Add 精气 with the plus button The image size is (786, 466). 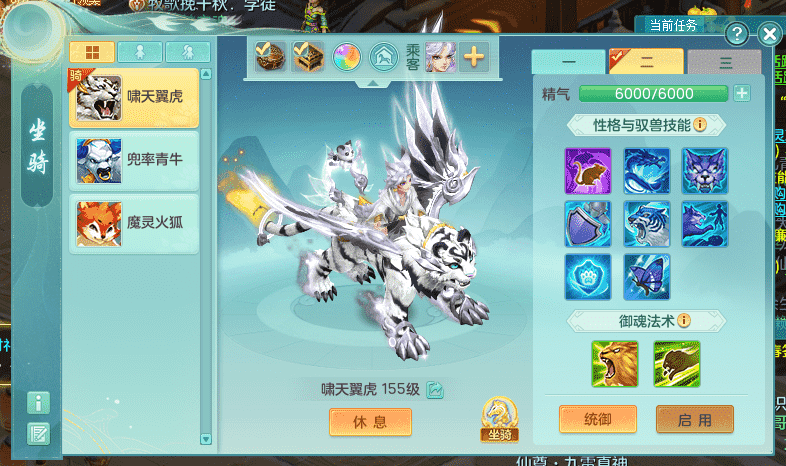742,94
